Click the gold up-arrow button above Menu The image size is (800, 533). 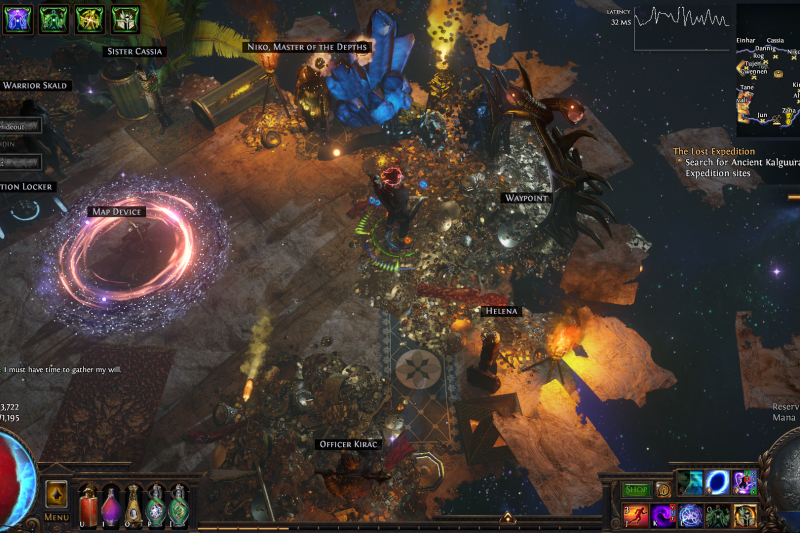tap(56, 494)
